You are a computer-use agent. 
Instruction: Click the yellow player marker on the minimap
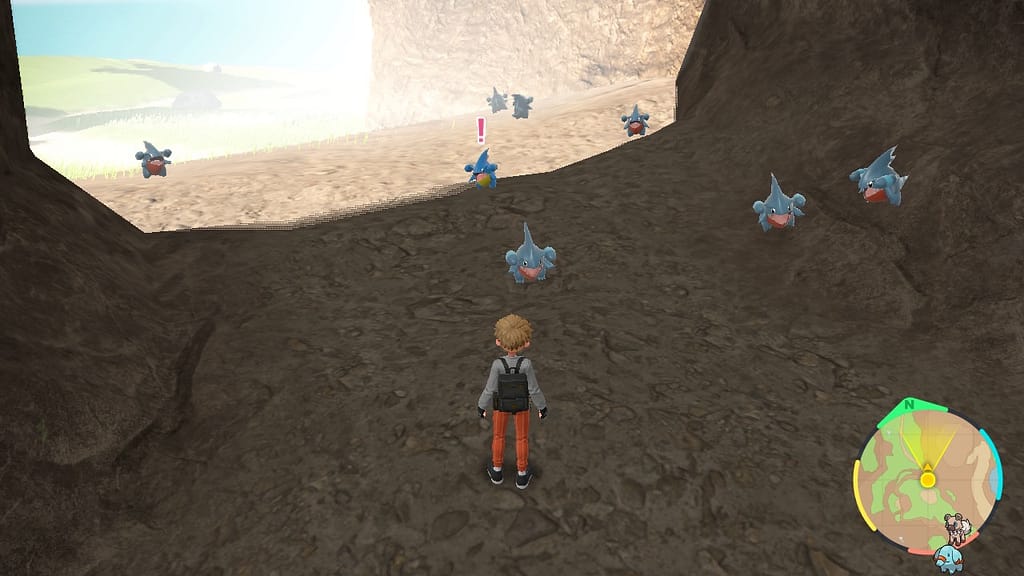point(927,480)
